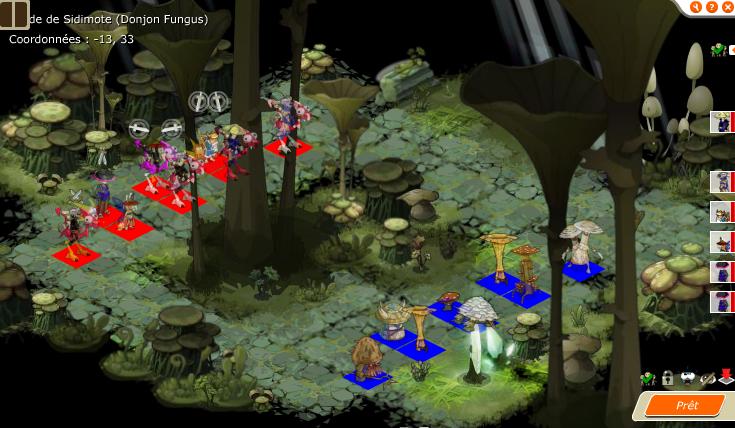Click the red down arrow tile icon
The image size is (735, 428).
coord(726,379)
